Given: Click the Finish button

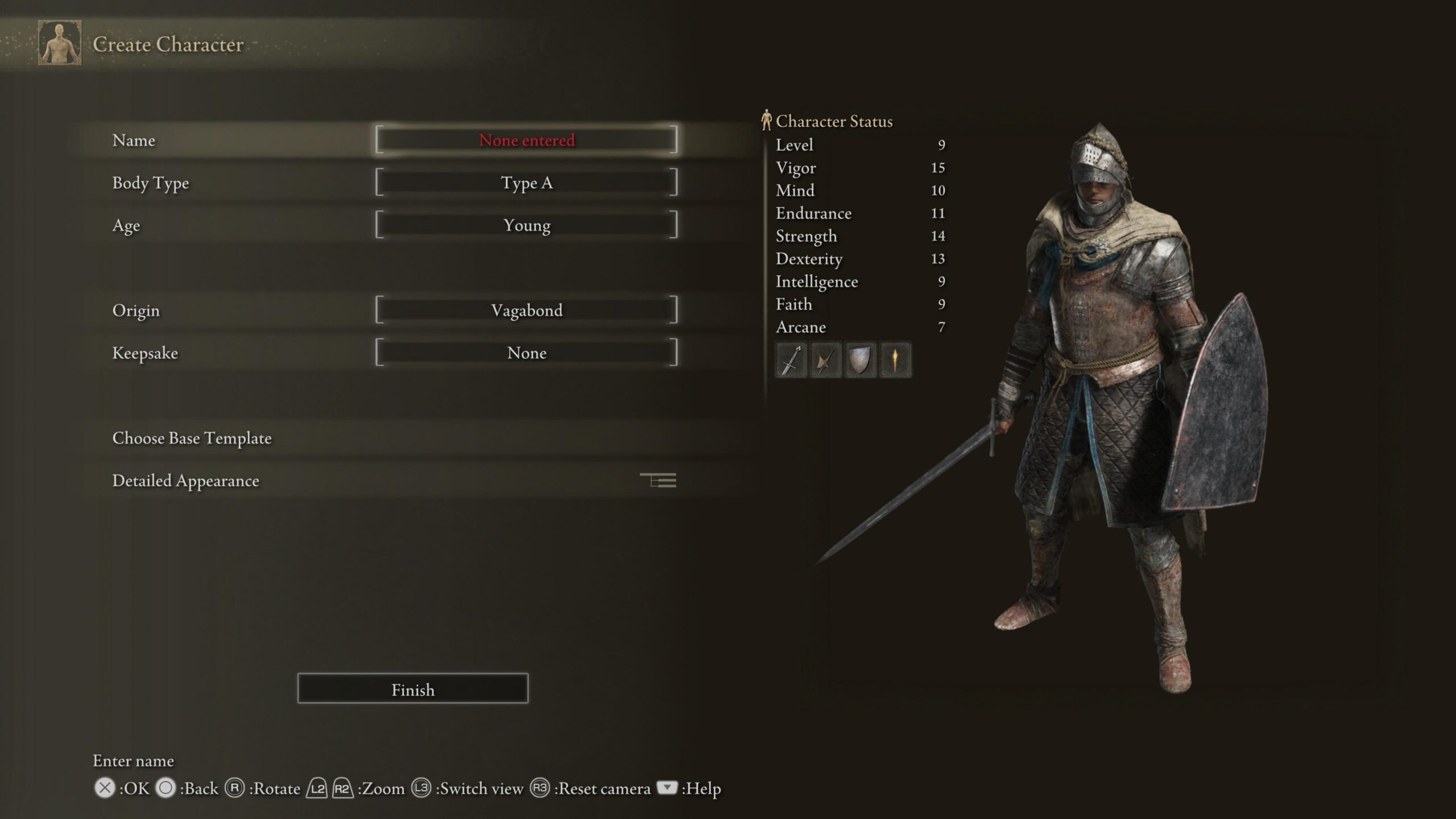Looking at the screenshot, I should 412,689.
